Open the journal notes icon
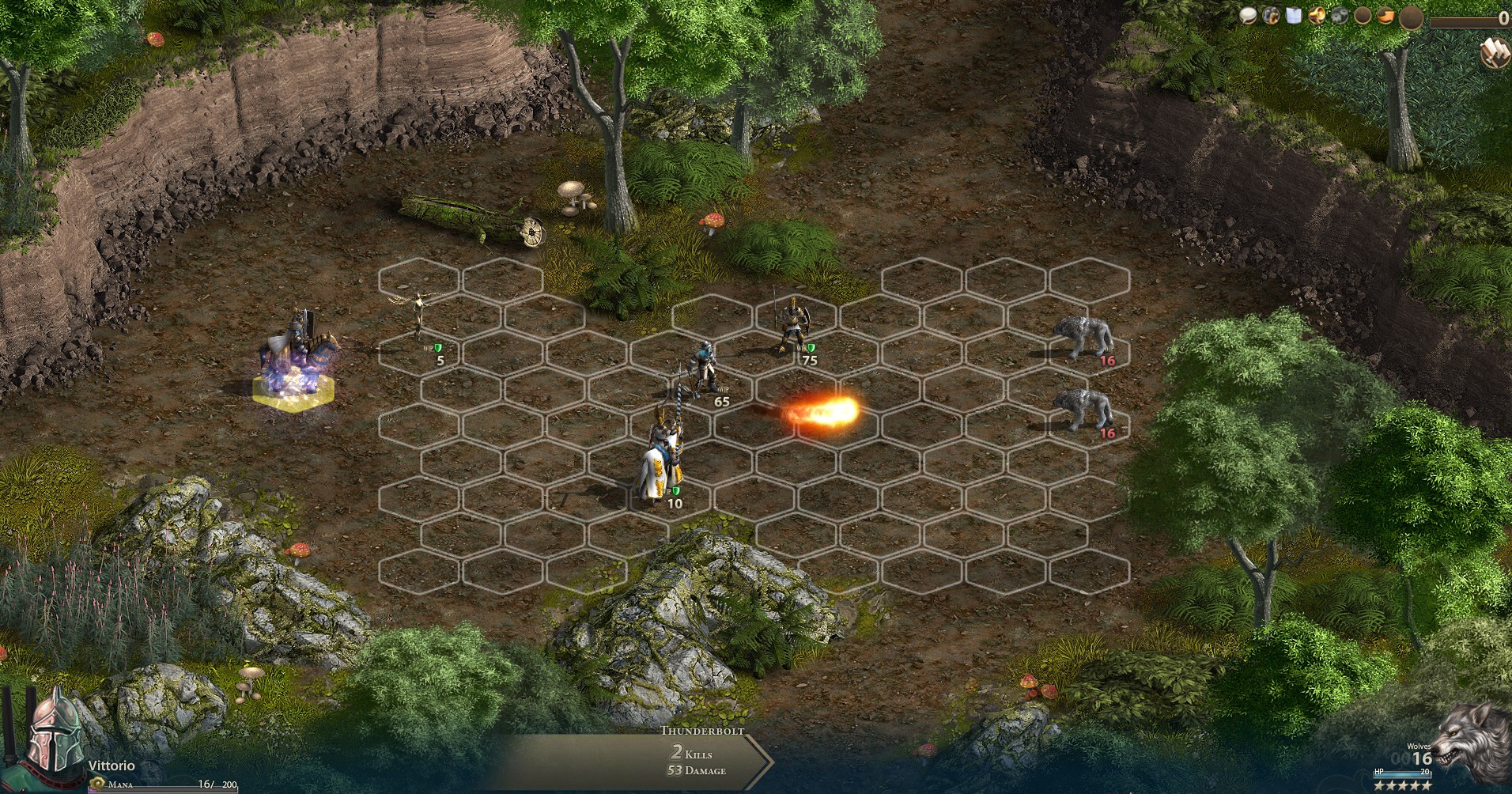Screen dimensions: 1512x794 coord(1294,13)
